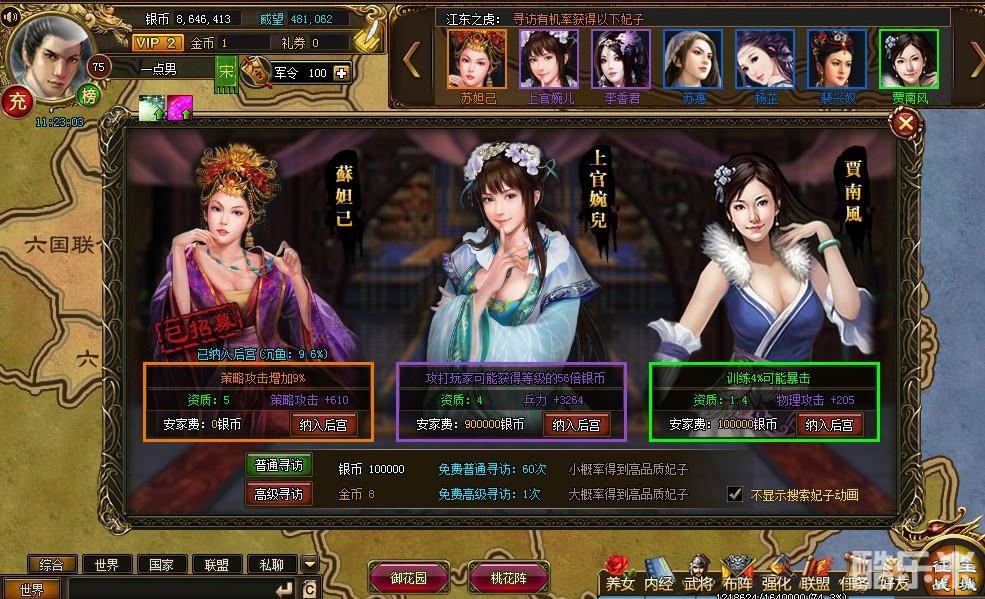
Task: Toggle the 不显示搜索妃子动画 checkbox
Action: pos(735,494)
